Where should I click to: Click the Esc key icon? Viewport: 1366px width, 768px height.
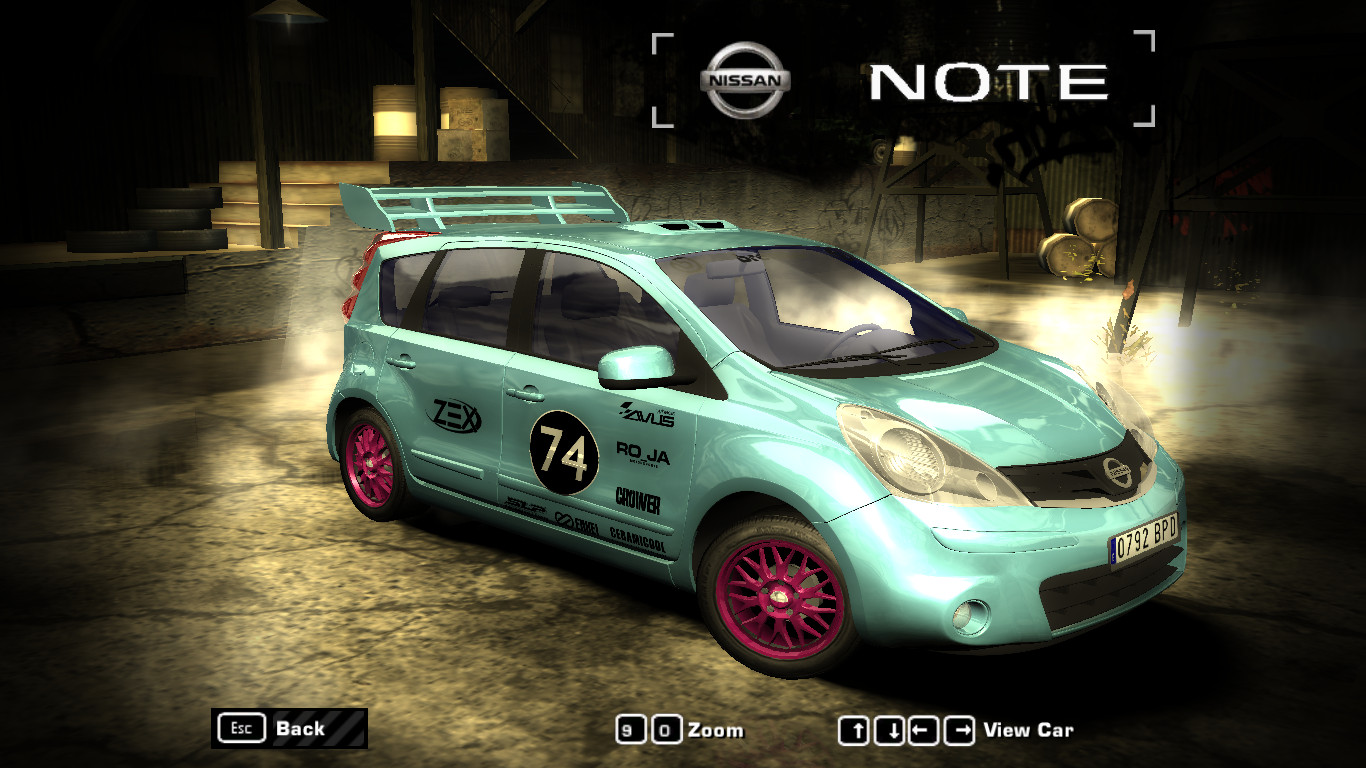[240, 729]
